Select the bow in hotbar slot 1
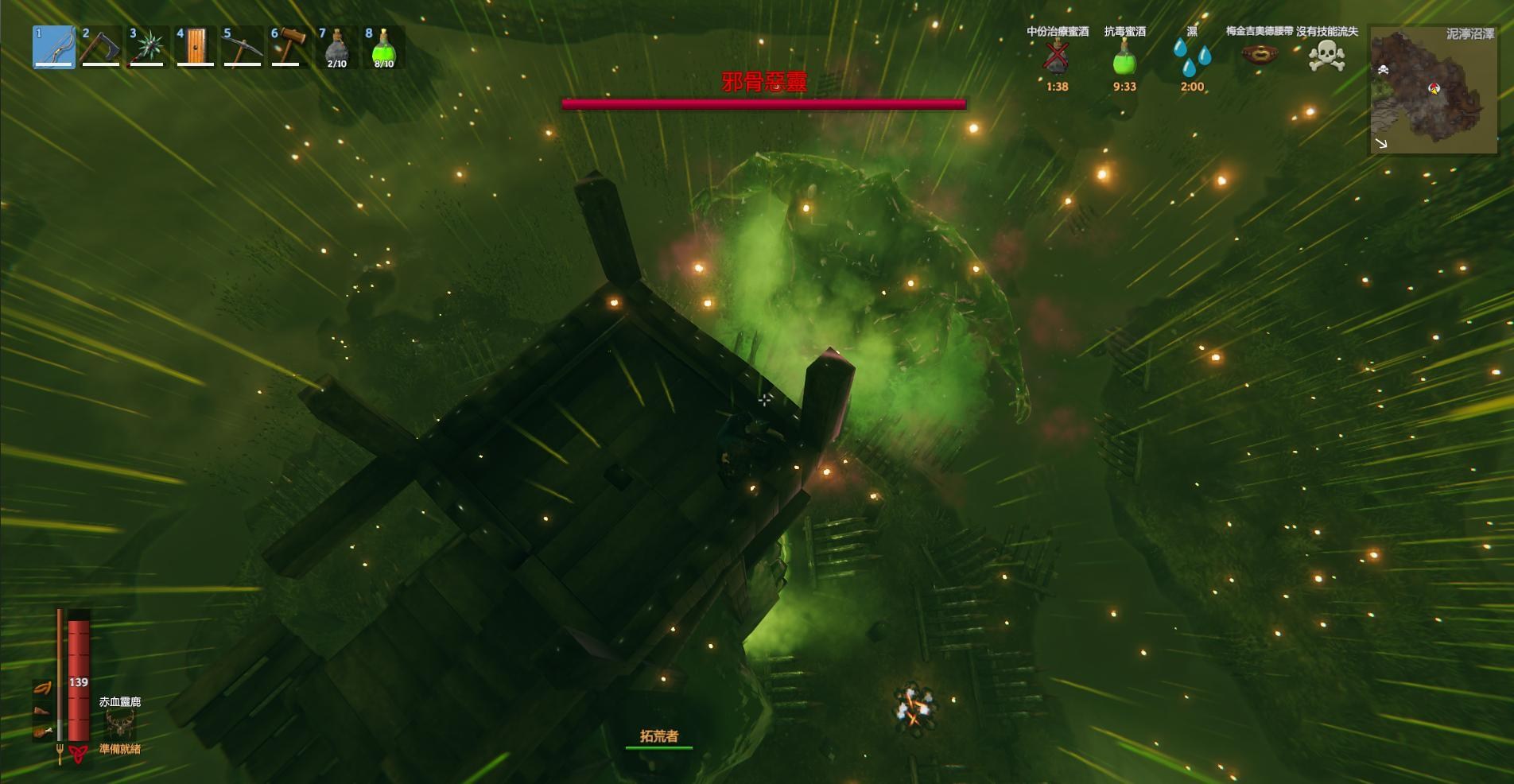 coord(54,47)
